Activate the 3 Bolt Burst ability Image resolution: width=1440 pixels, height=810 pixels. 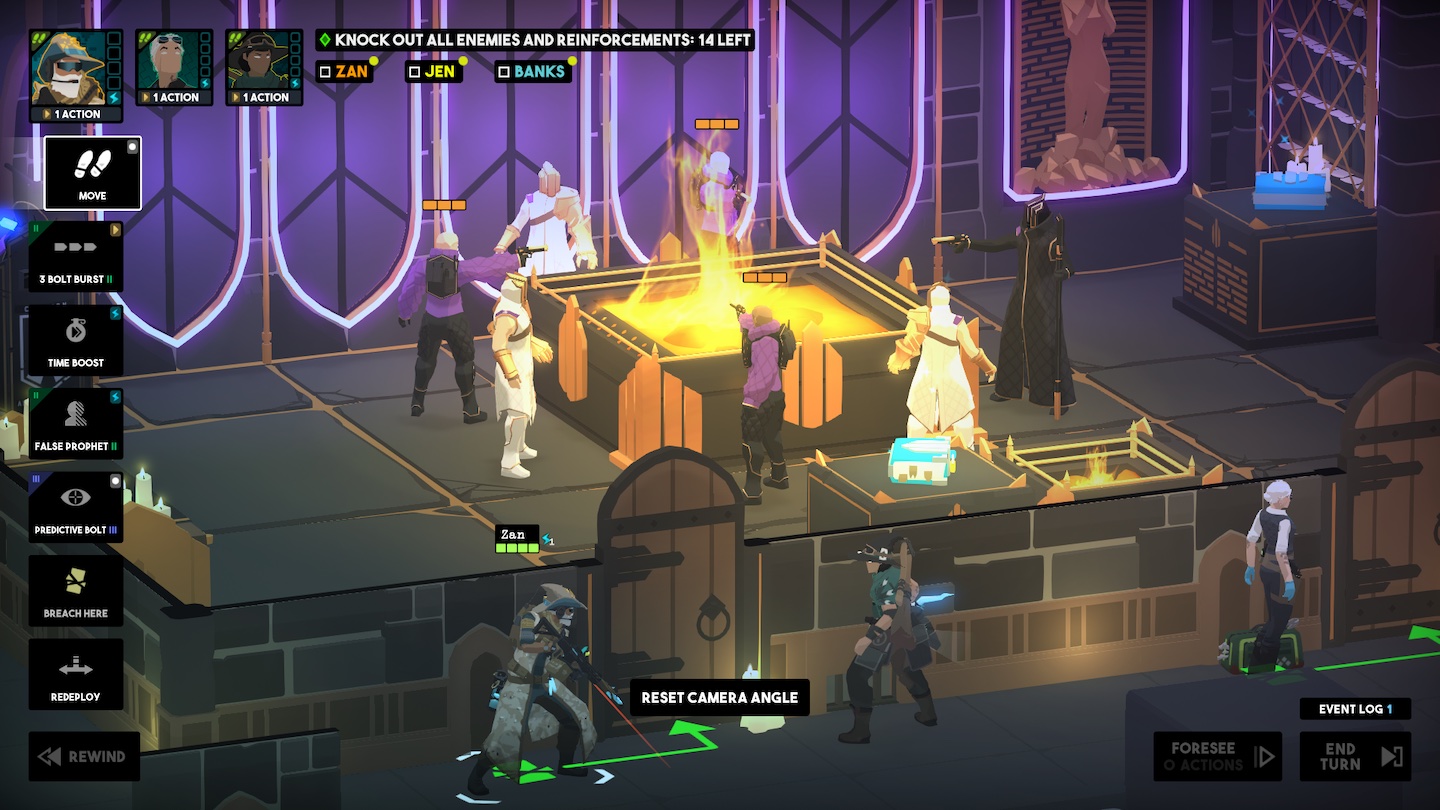pyautogui.click(x=76, y=257)
